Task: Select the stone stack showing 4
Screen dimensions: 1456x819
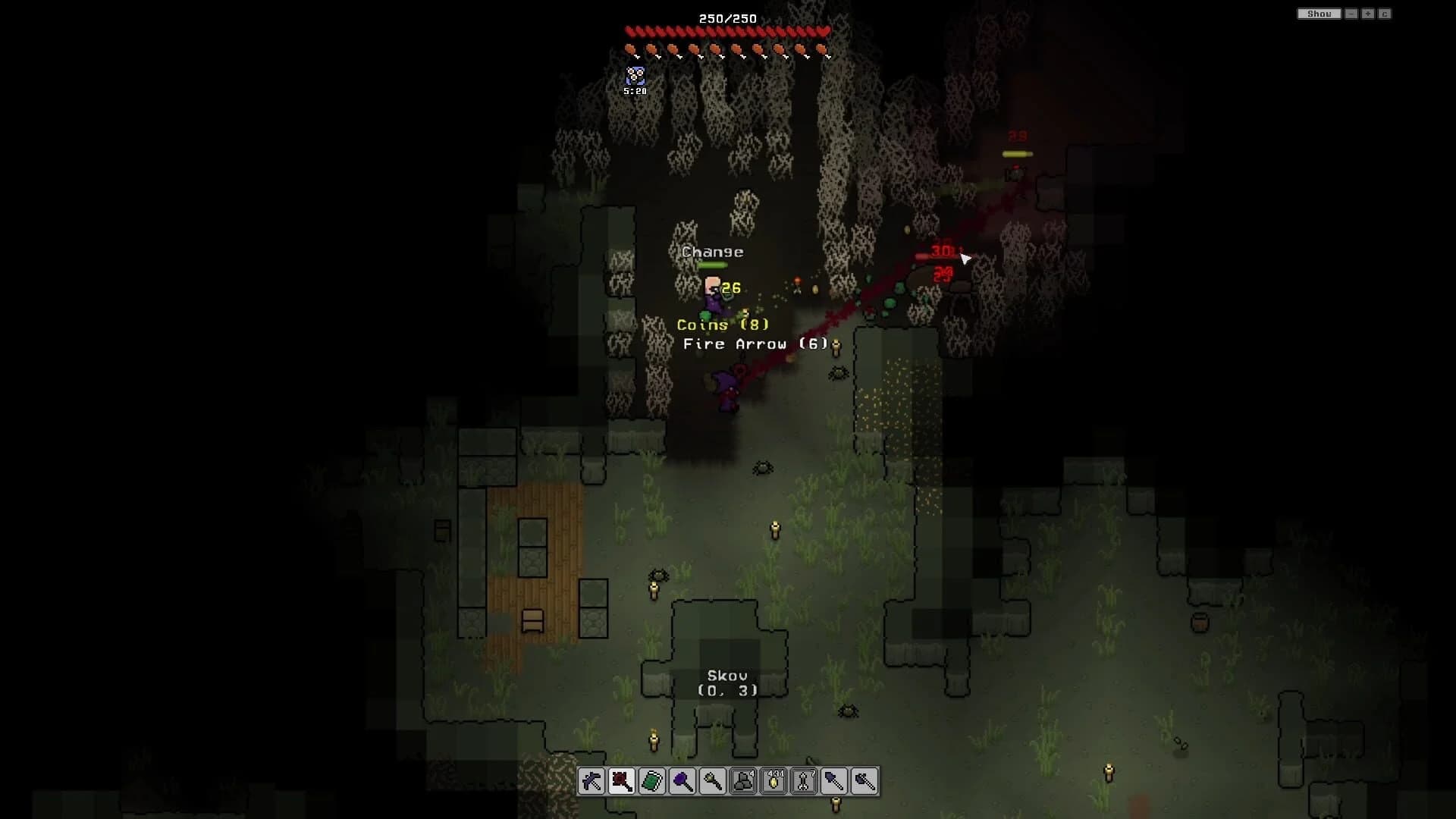Action: (745, 781)
